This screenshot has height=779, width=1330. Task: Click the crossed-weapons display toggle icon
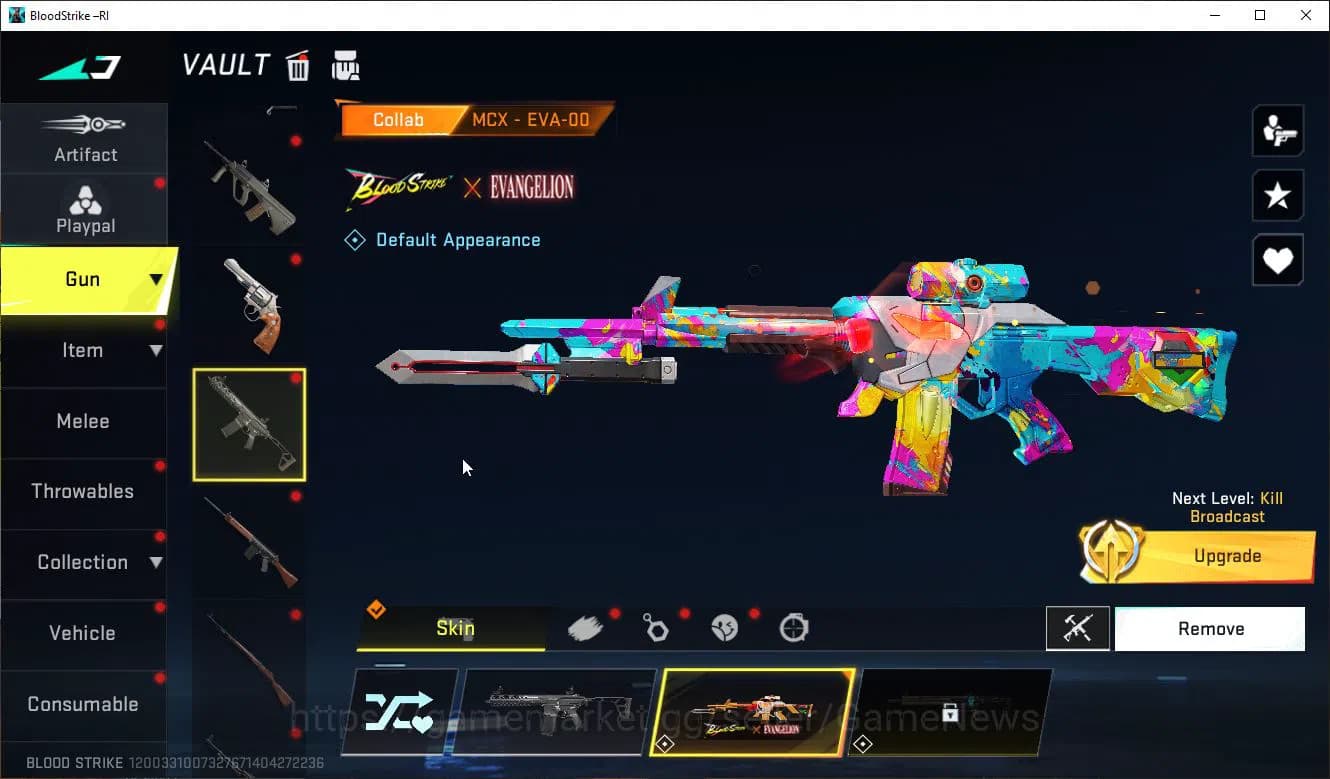pos(1077,628)
